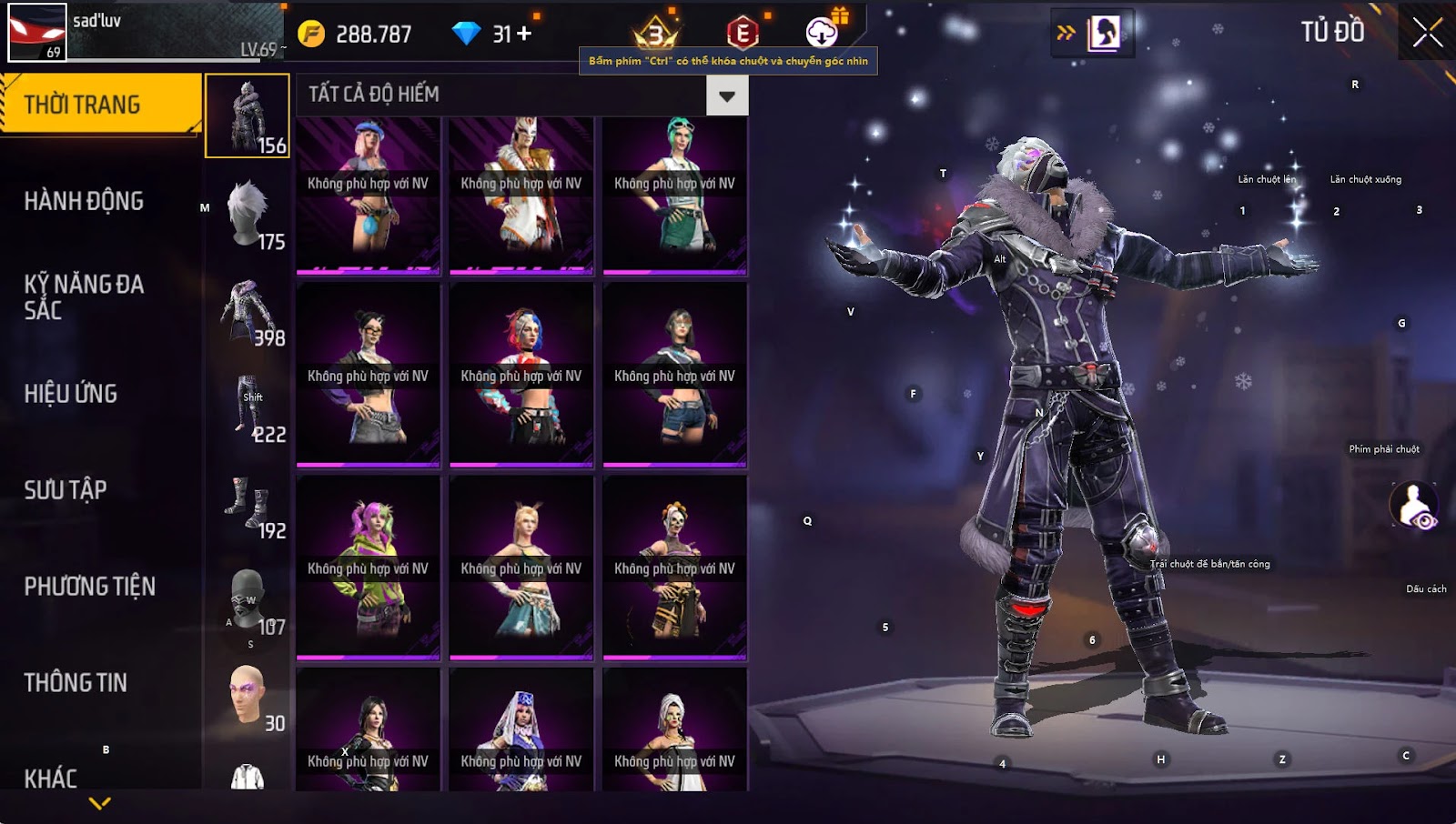Select the pants category showing 222
The height and width of the screenshot is (824, 1456).
click(x=248, y=406)
